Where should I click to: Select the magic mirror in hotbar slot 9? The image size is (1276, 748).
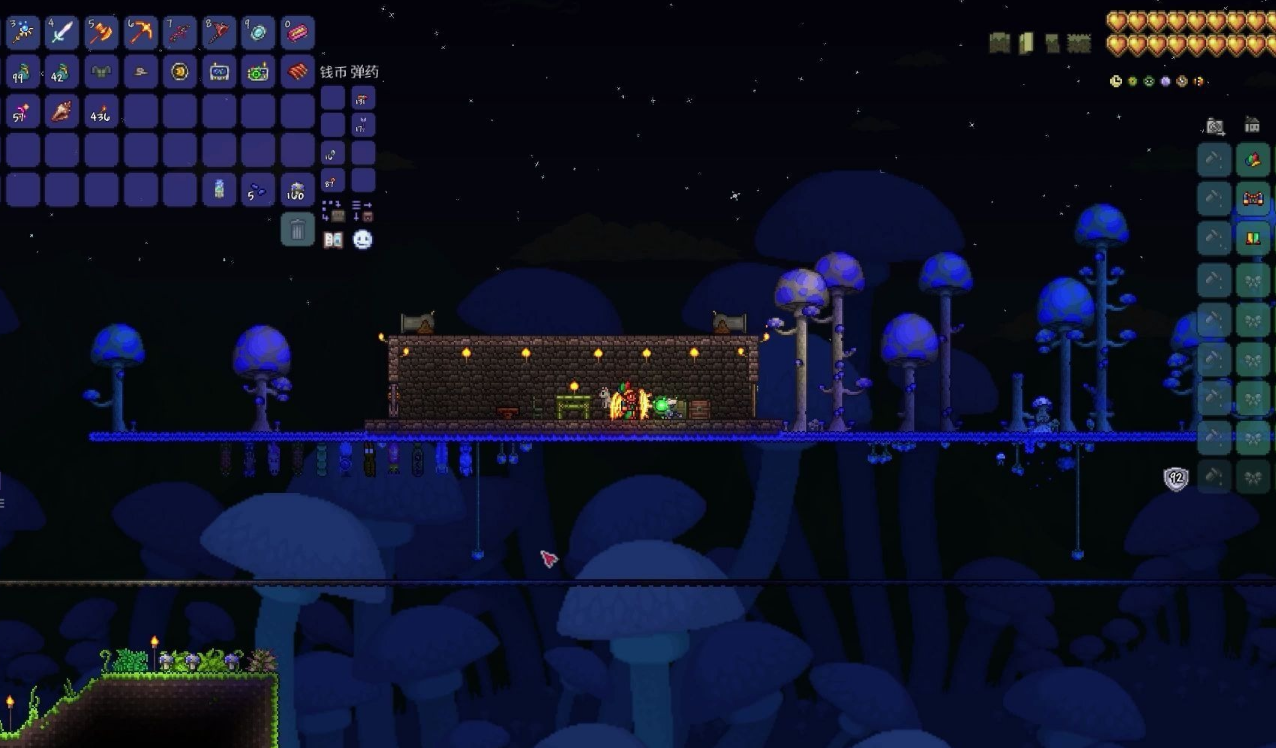coord(258,33)
